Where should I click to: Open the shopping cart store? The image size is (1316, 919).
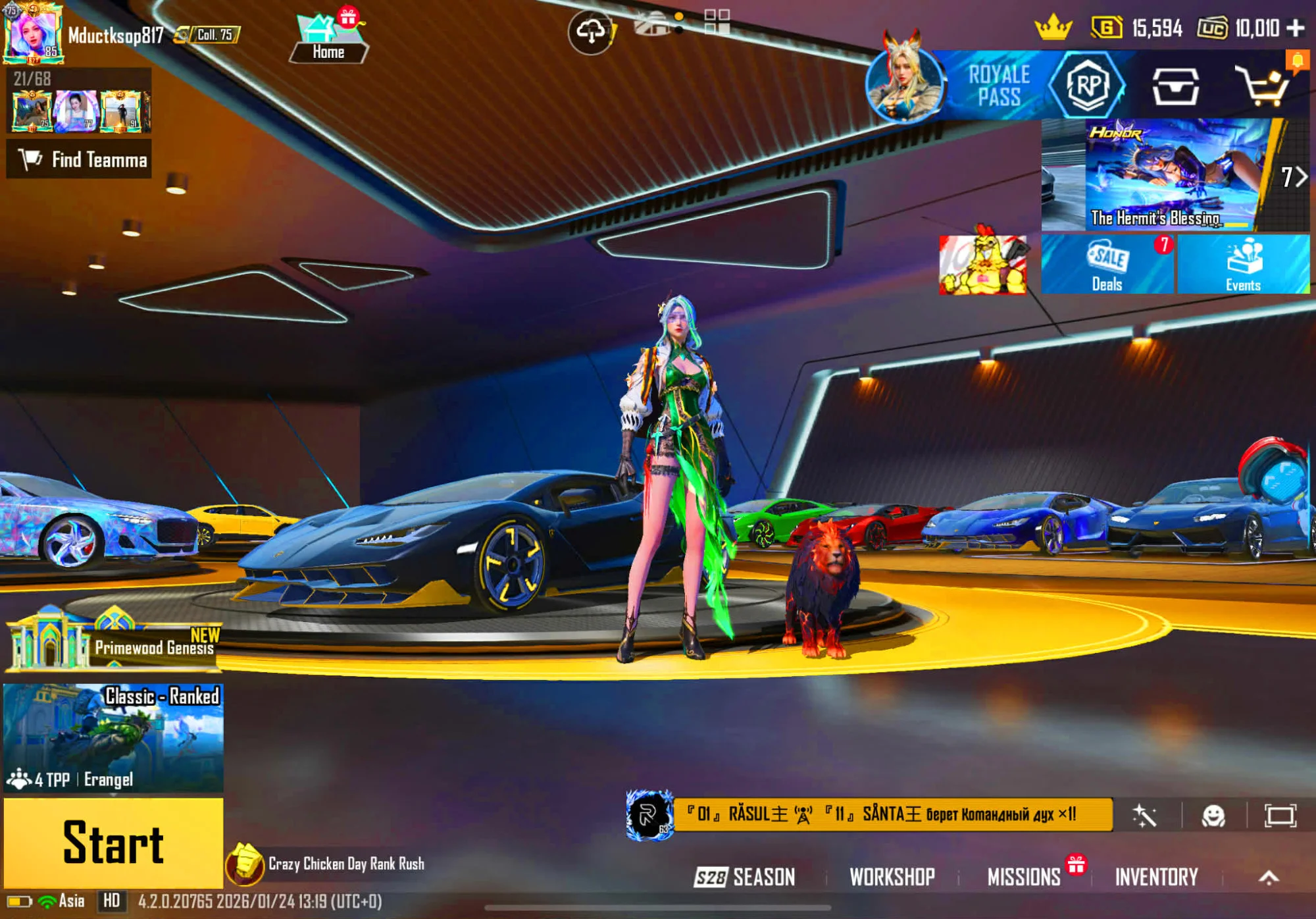(x=1262, y=86)
